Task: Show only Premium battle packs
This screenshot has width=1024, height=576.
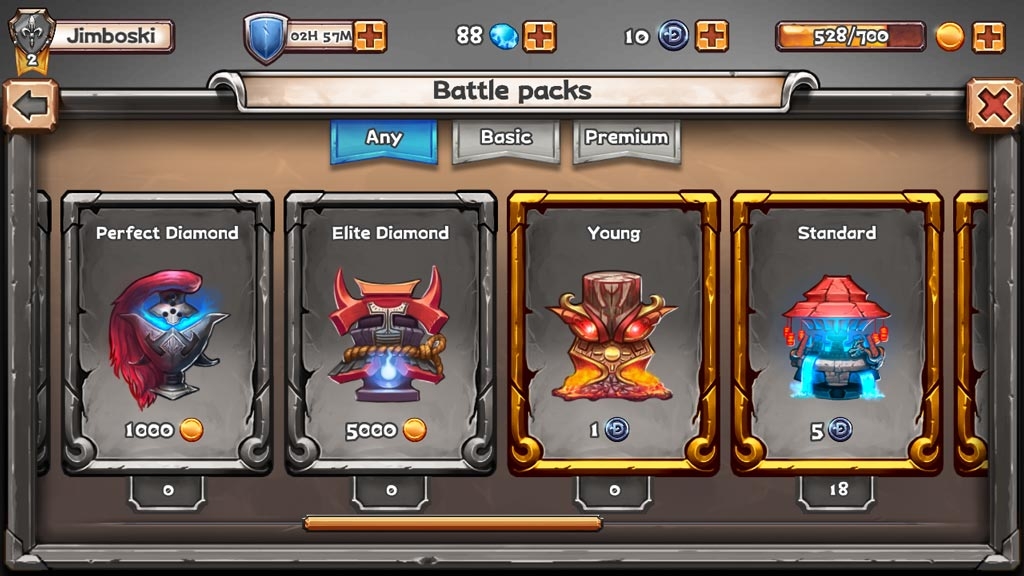Action: pyautogui.click(x=627, y=139)
